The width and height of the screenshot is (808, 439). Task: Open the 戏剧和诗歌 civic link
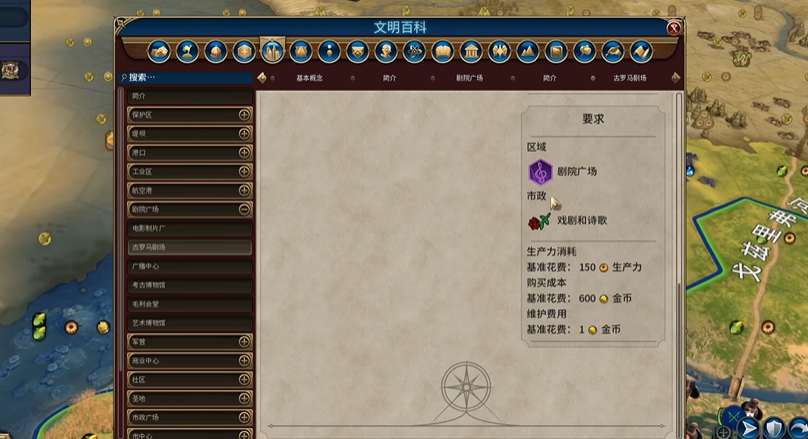[x=581, y=221]
